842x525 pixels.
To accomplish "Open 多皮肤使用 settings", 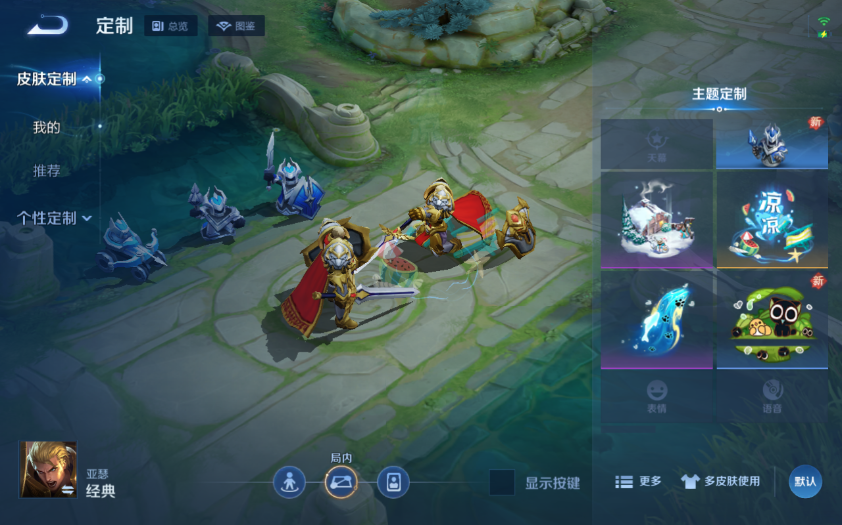I will (x=720, y=481).
